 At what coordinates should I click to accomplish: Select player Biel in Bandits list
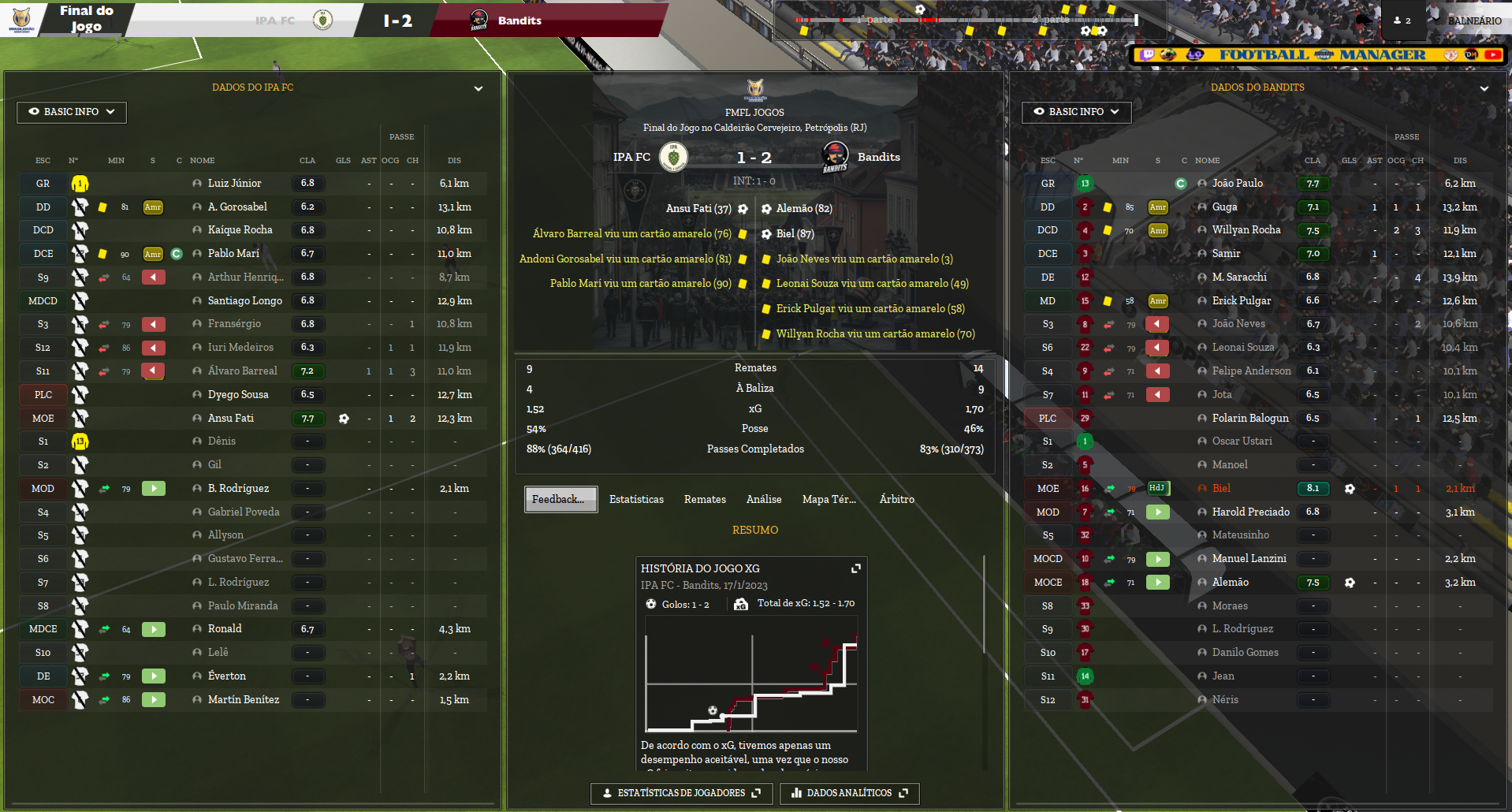pos(1221,489)
